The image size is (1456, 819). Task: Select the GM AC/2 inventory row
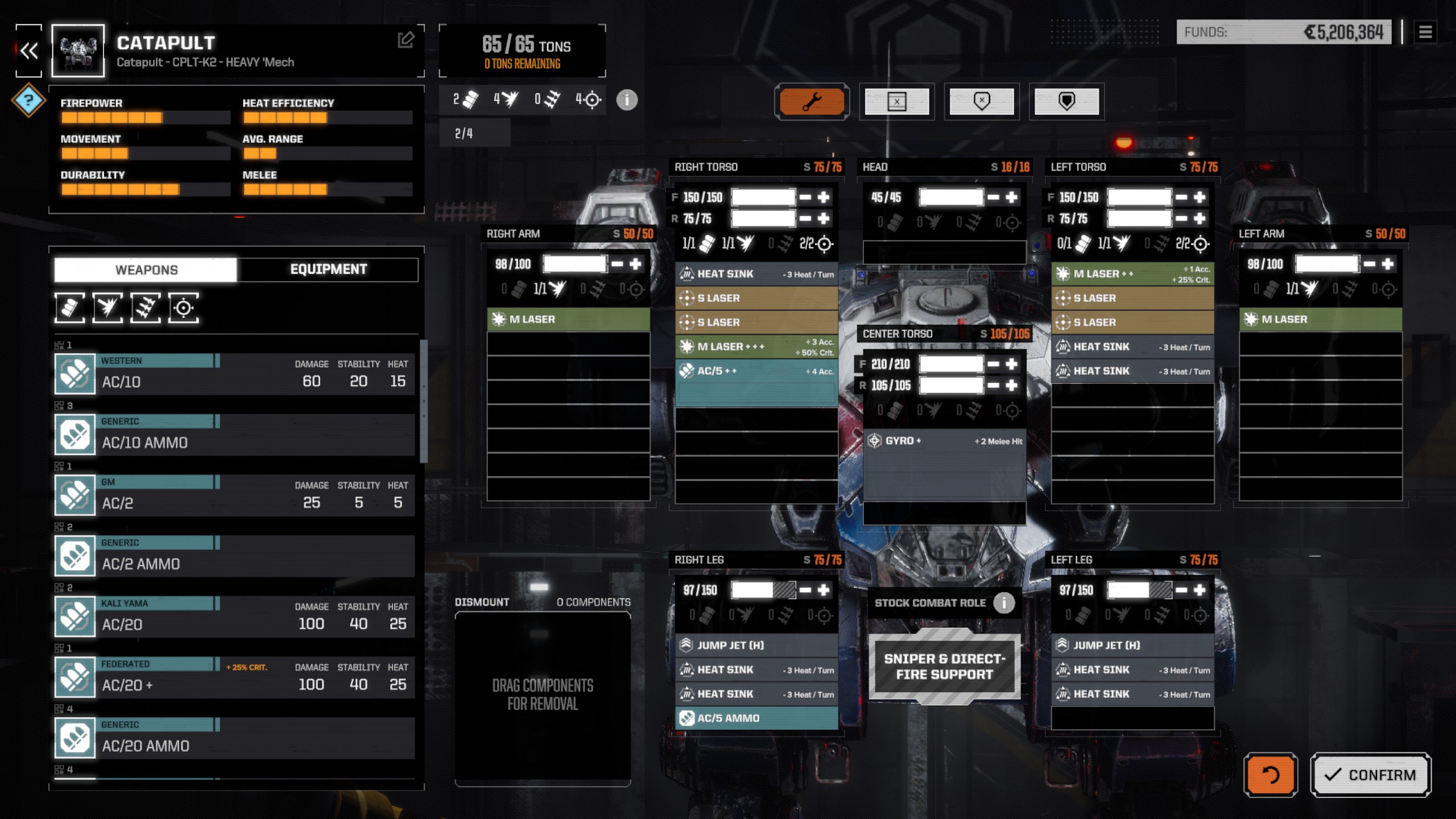pyautogui.click(x=234, y=495)
